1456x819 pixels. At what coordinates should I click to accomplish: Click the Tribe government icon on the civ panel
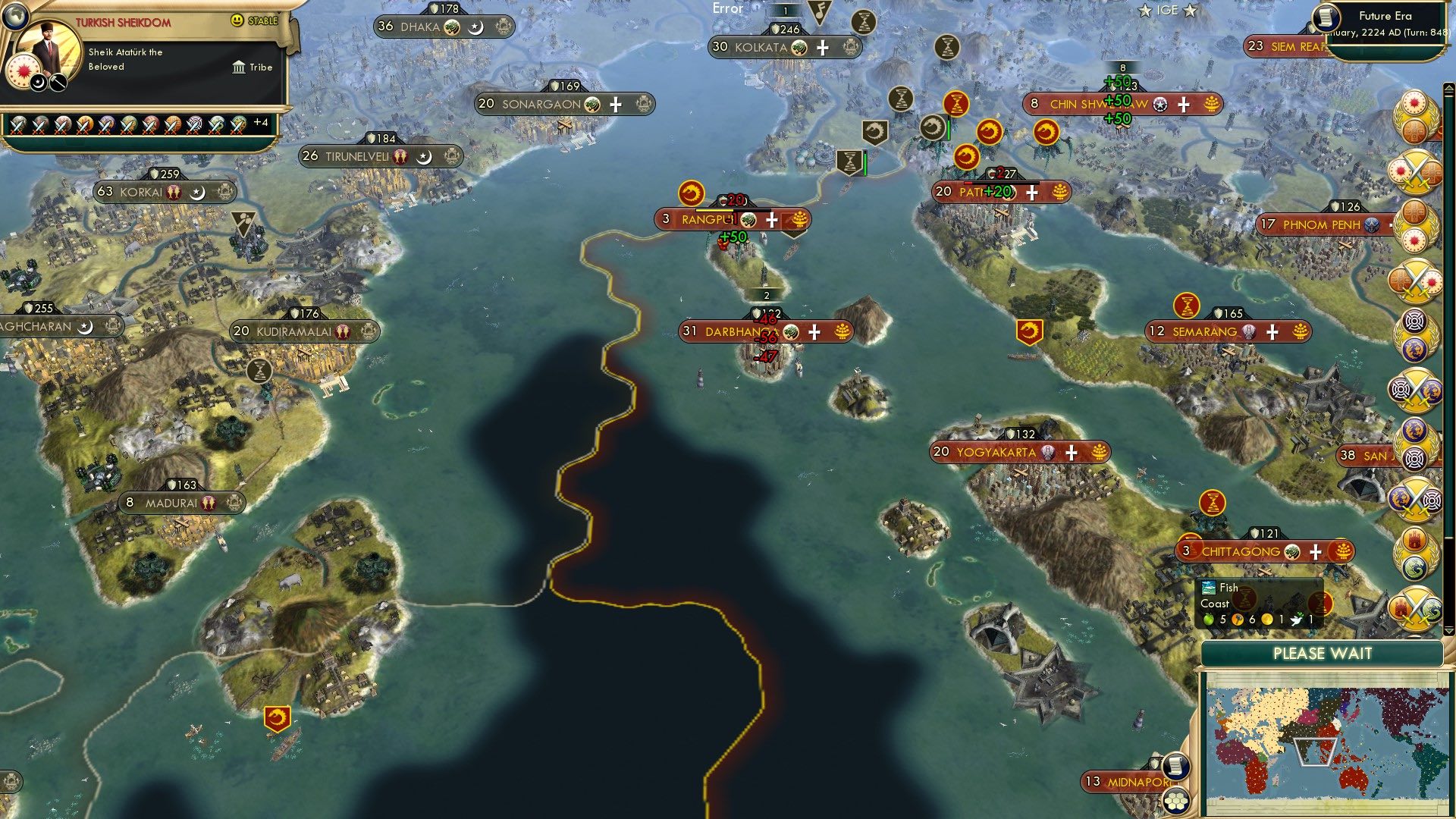pos(239,67)
